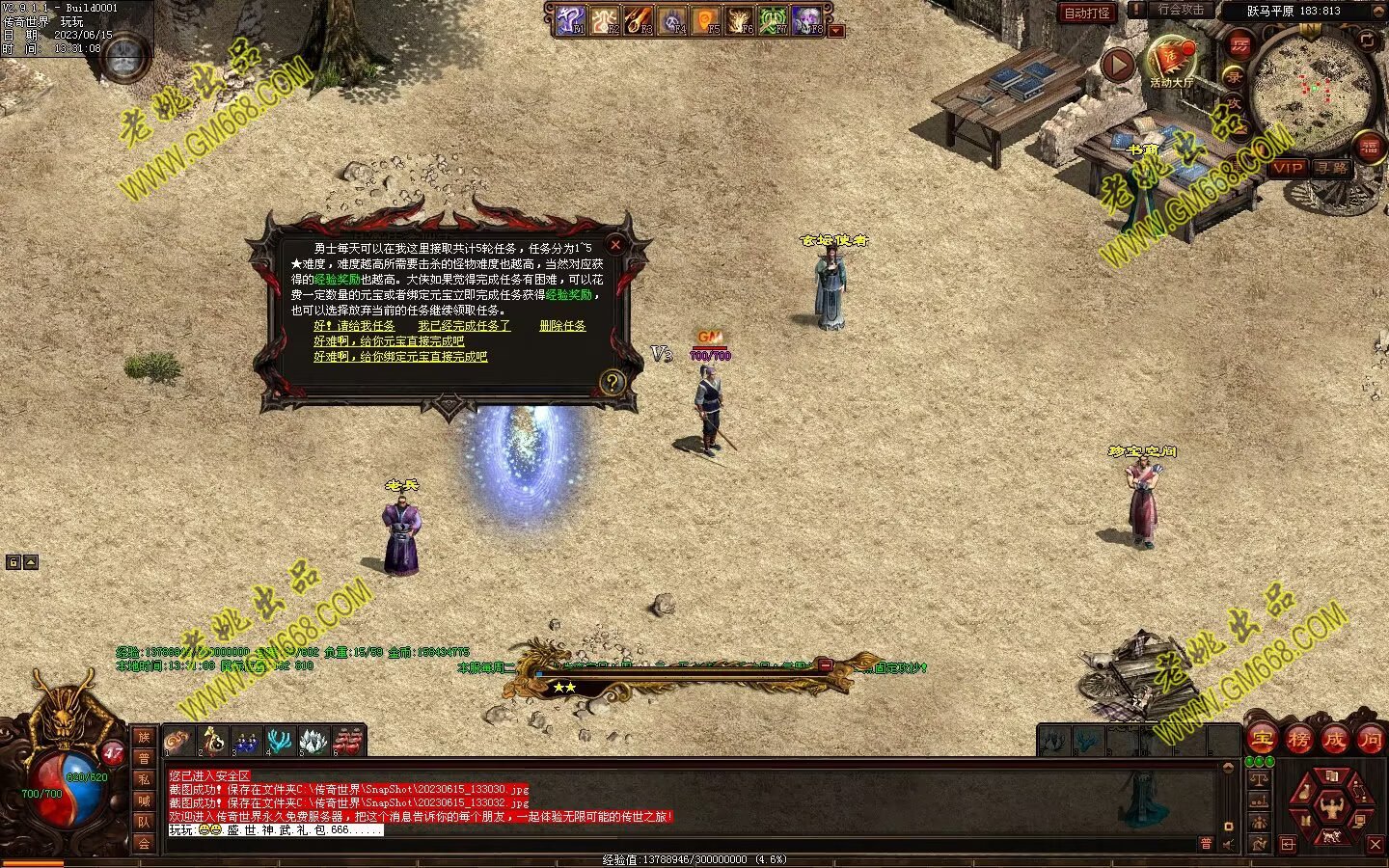
Task: Open the dialogue's question mark help button
Action: (x=612, y=383)
